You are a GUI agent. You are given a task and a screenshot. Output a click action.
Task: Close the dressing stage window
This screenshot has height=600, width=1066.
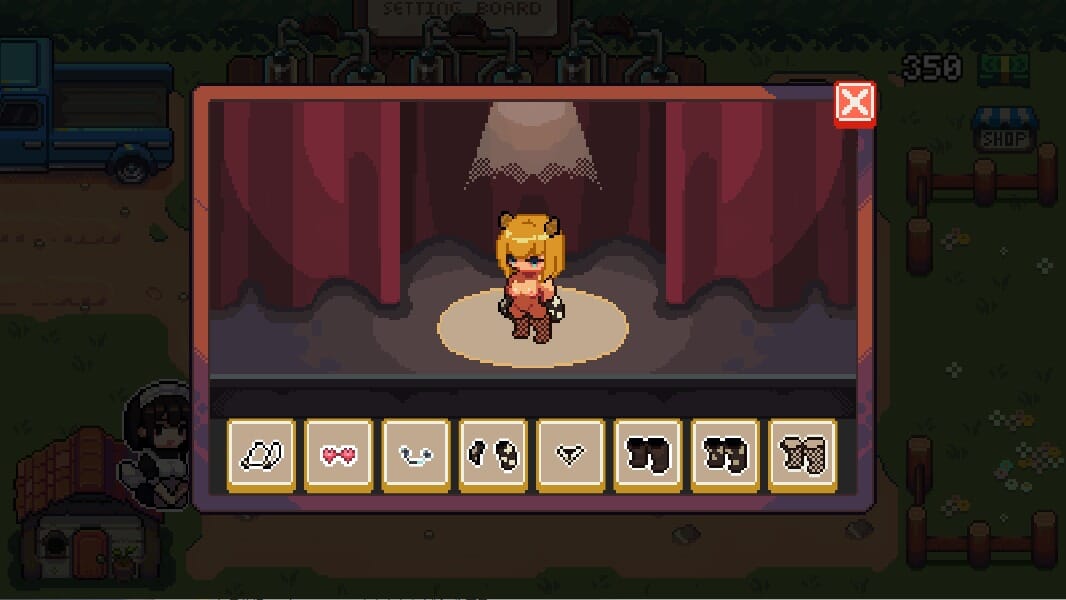[855, 103]
